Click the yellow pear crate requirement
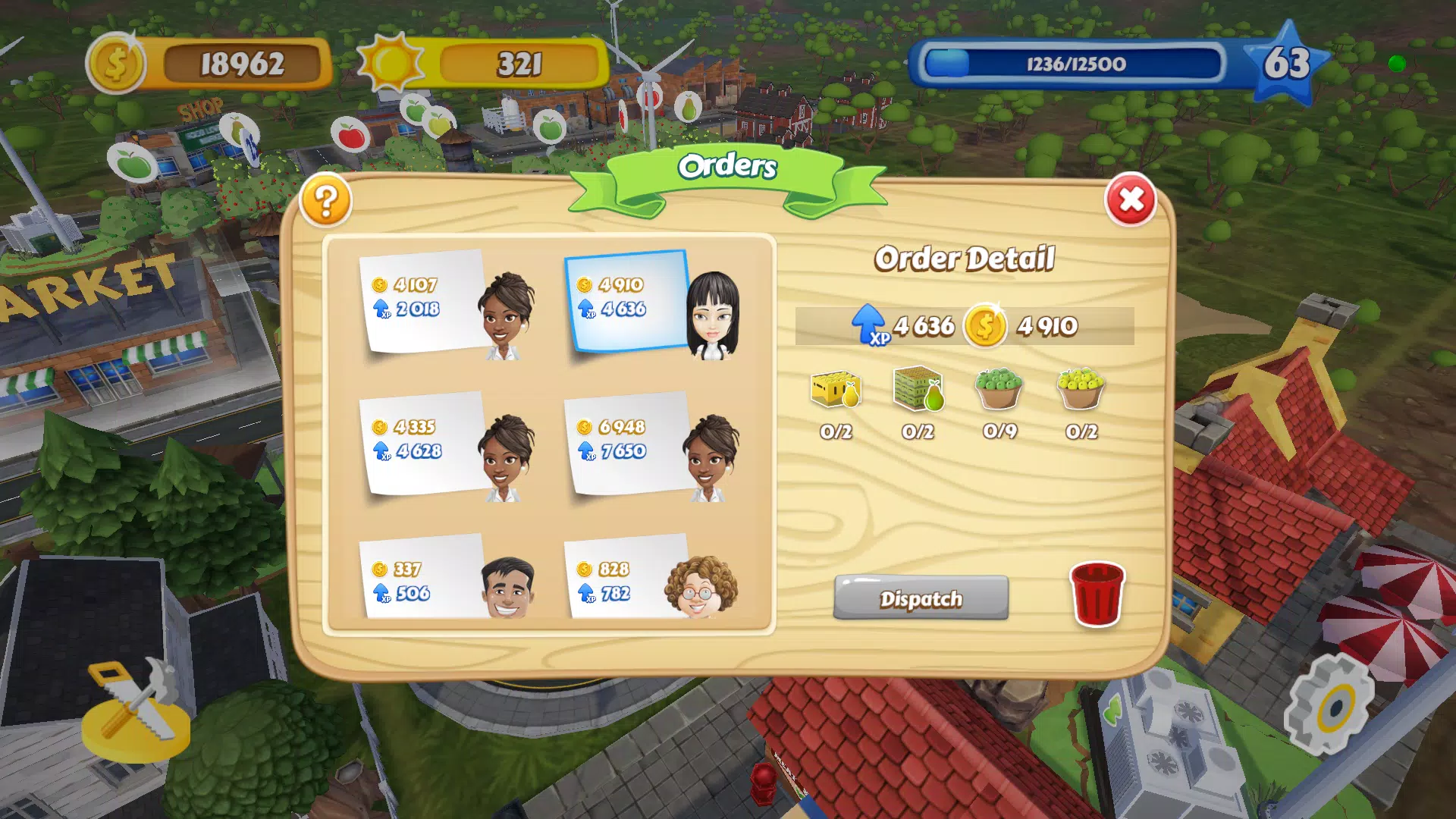Screen dimensions: 1456x819 pos(836,390)
